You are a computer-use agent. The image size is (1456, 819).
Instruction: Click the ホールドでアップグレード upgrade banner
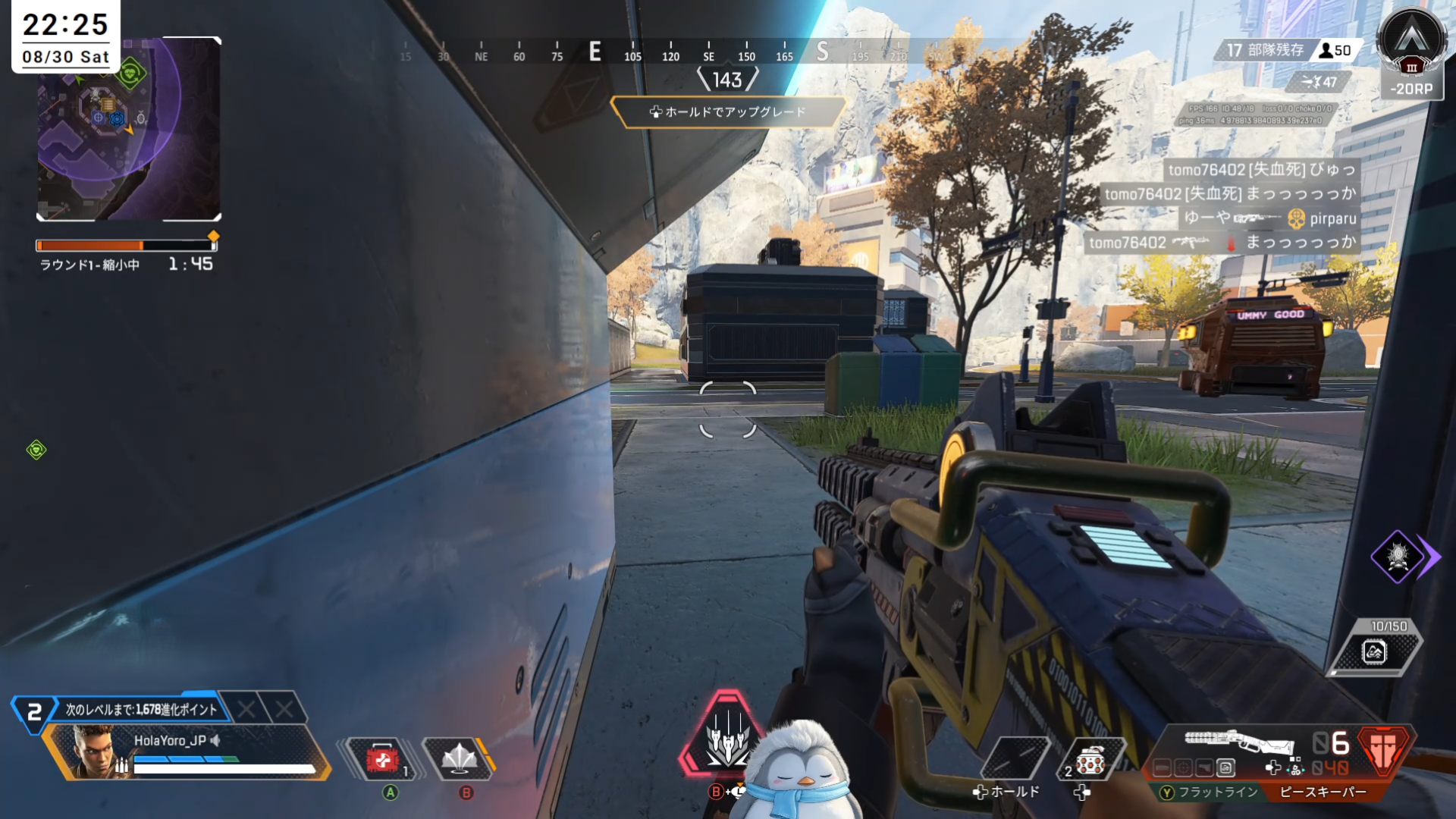point(727,112)
